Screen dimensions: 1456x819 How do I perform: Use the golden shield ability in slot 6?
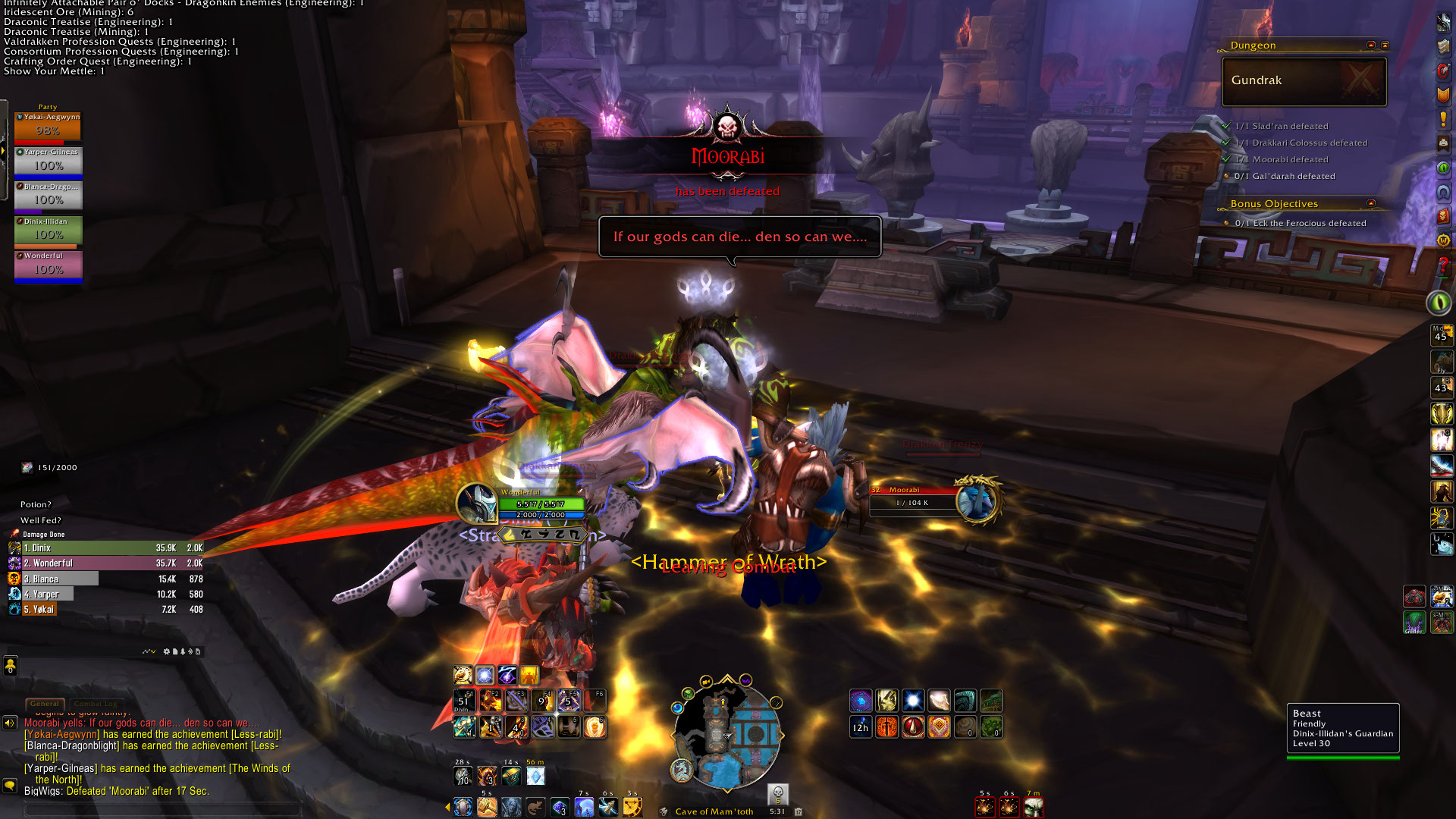(x=595, y=727)
